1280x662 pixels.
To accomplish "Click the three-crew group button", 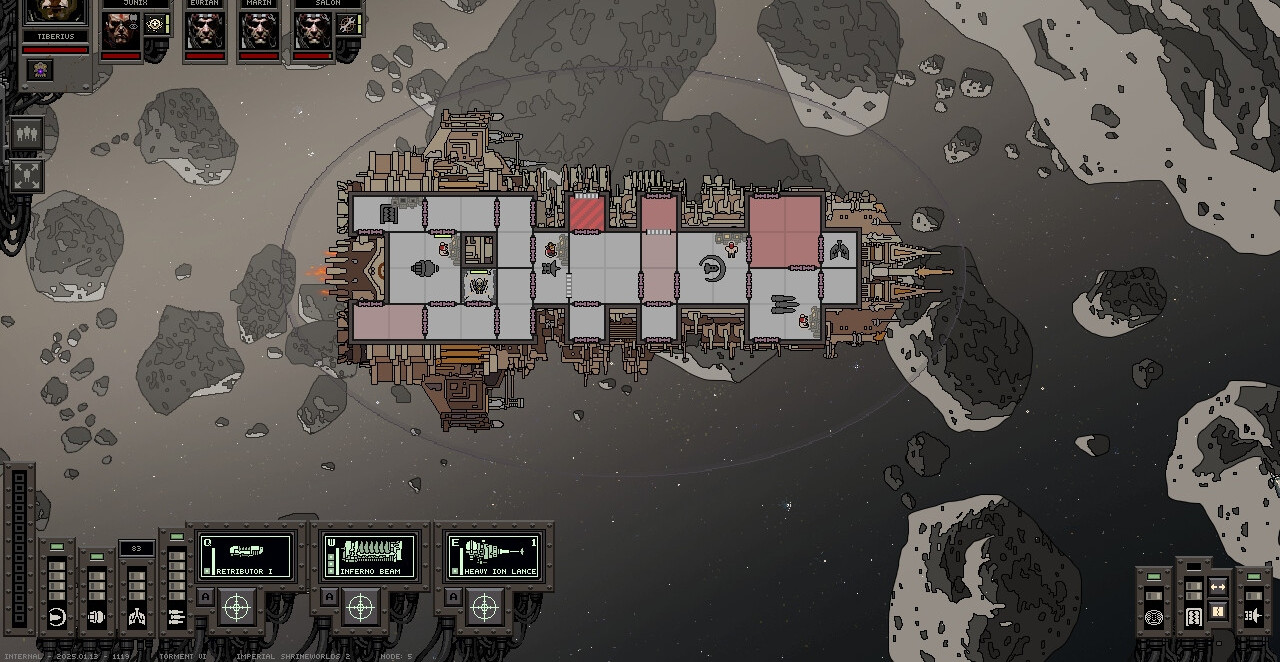I will click(26, 134).
